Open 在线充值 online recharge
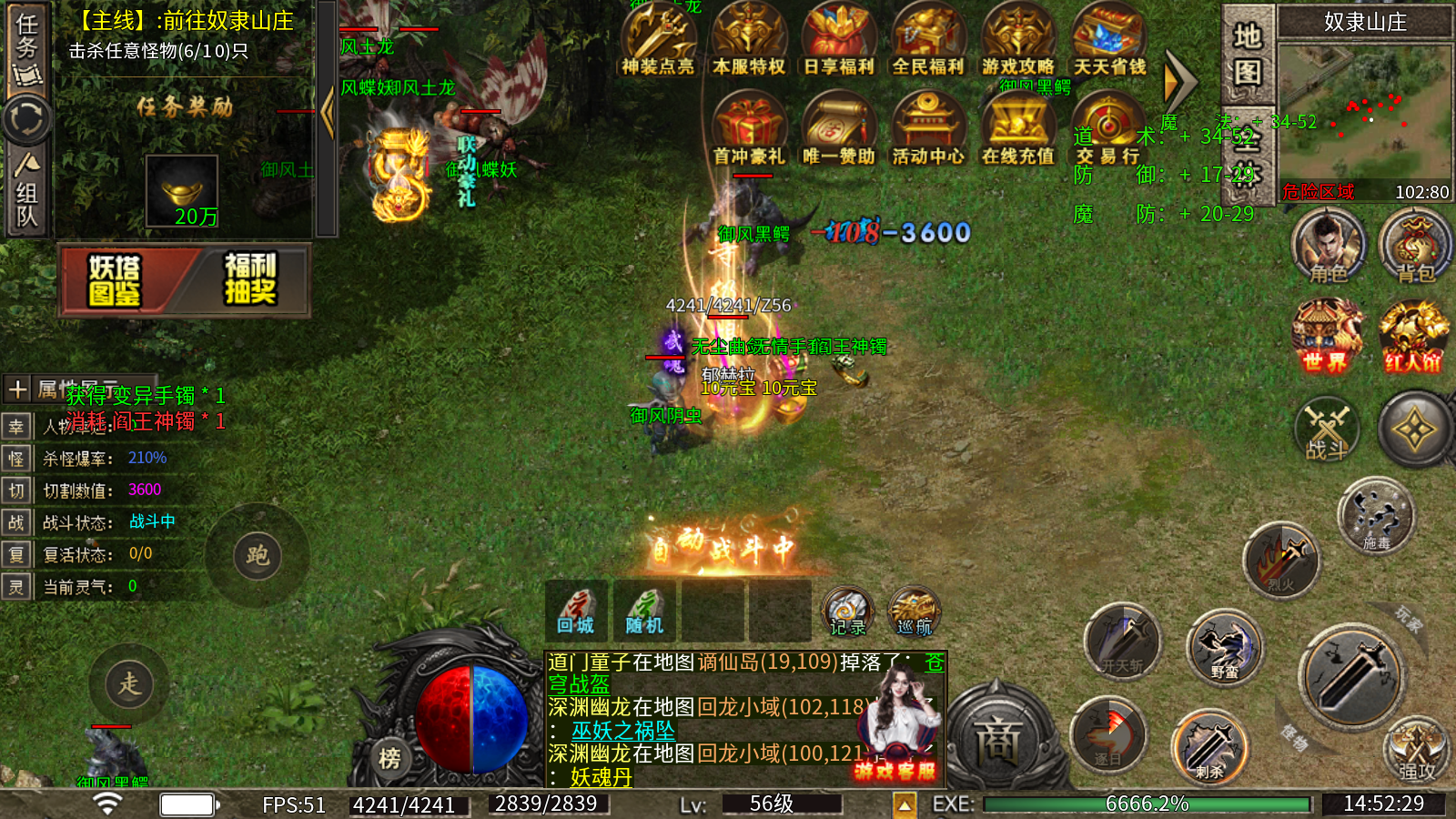Screen dimensions: 1456x819 pyautogui.click(x=1017, y=130)
